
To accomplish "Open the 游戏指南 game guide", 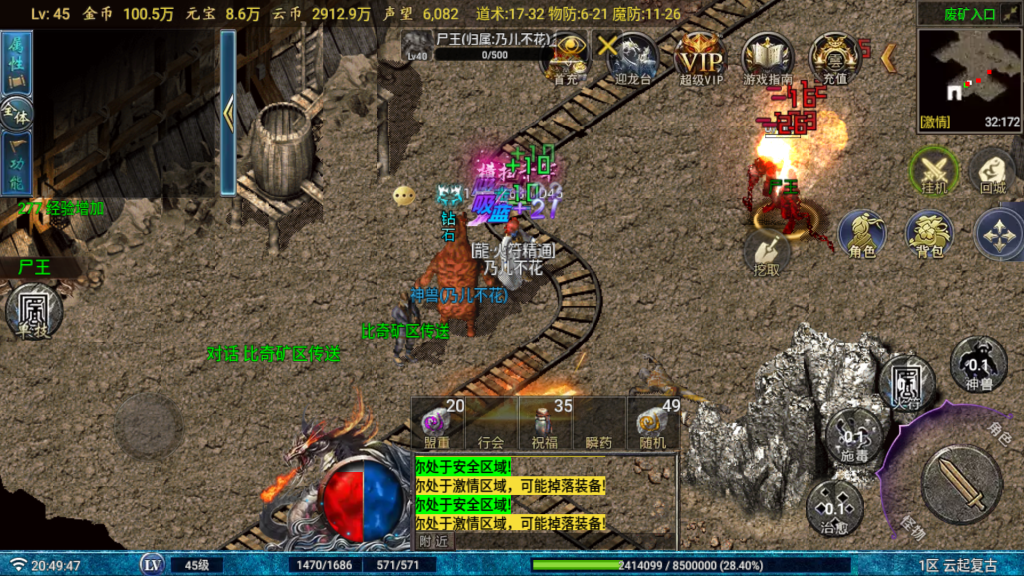I will [768, 57].
